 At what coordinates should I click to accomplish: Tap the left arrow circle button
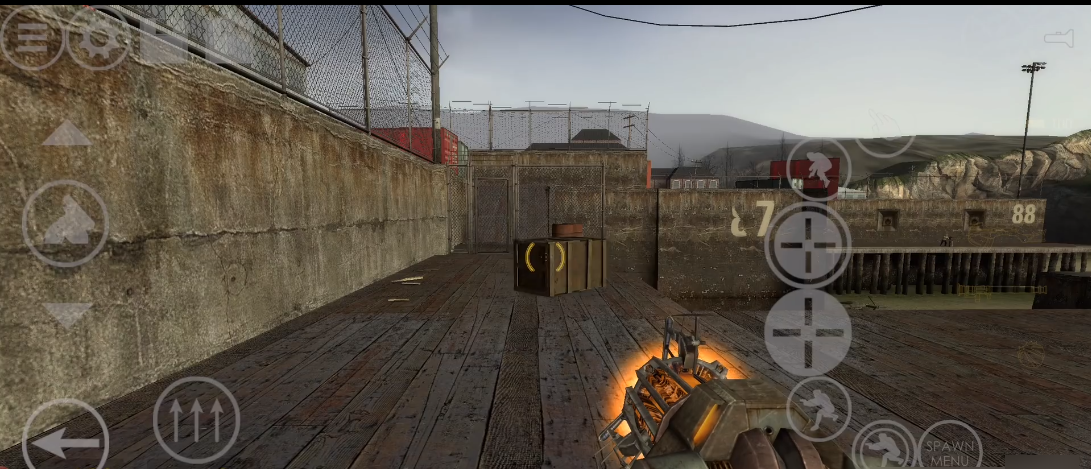point(65,439)
